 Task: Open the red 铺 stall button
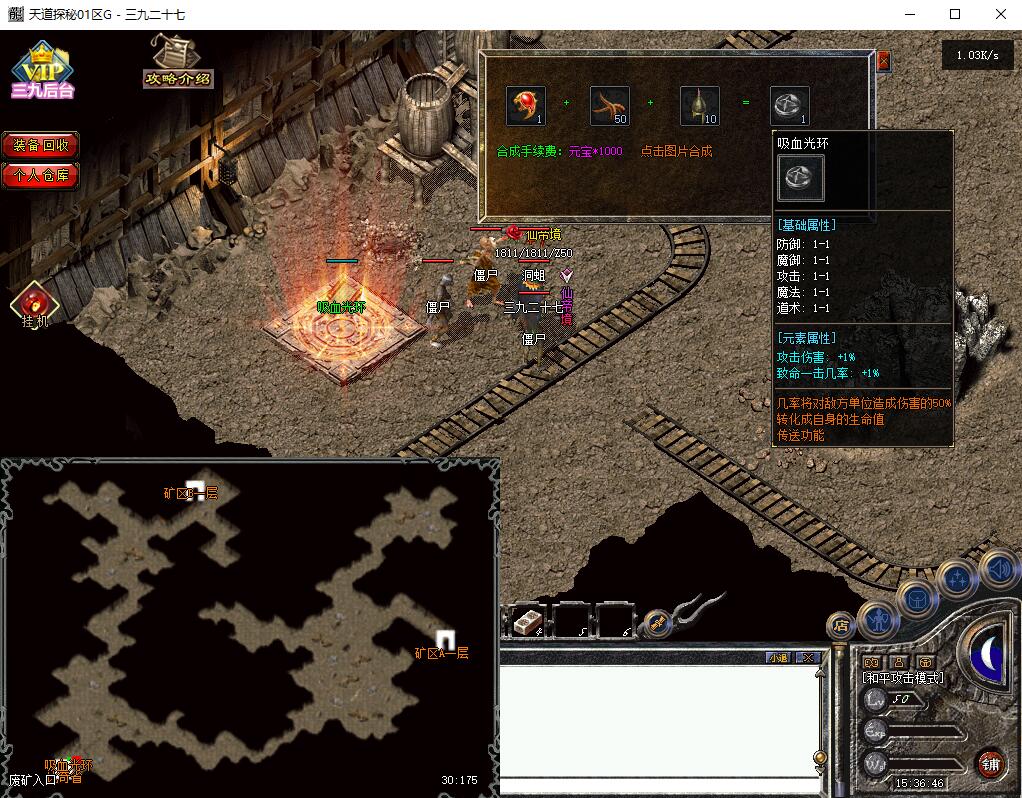click(x=990, y=764)
